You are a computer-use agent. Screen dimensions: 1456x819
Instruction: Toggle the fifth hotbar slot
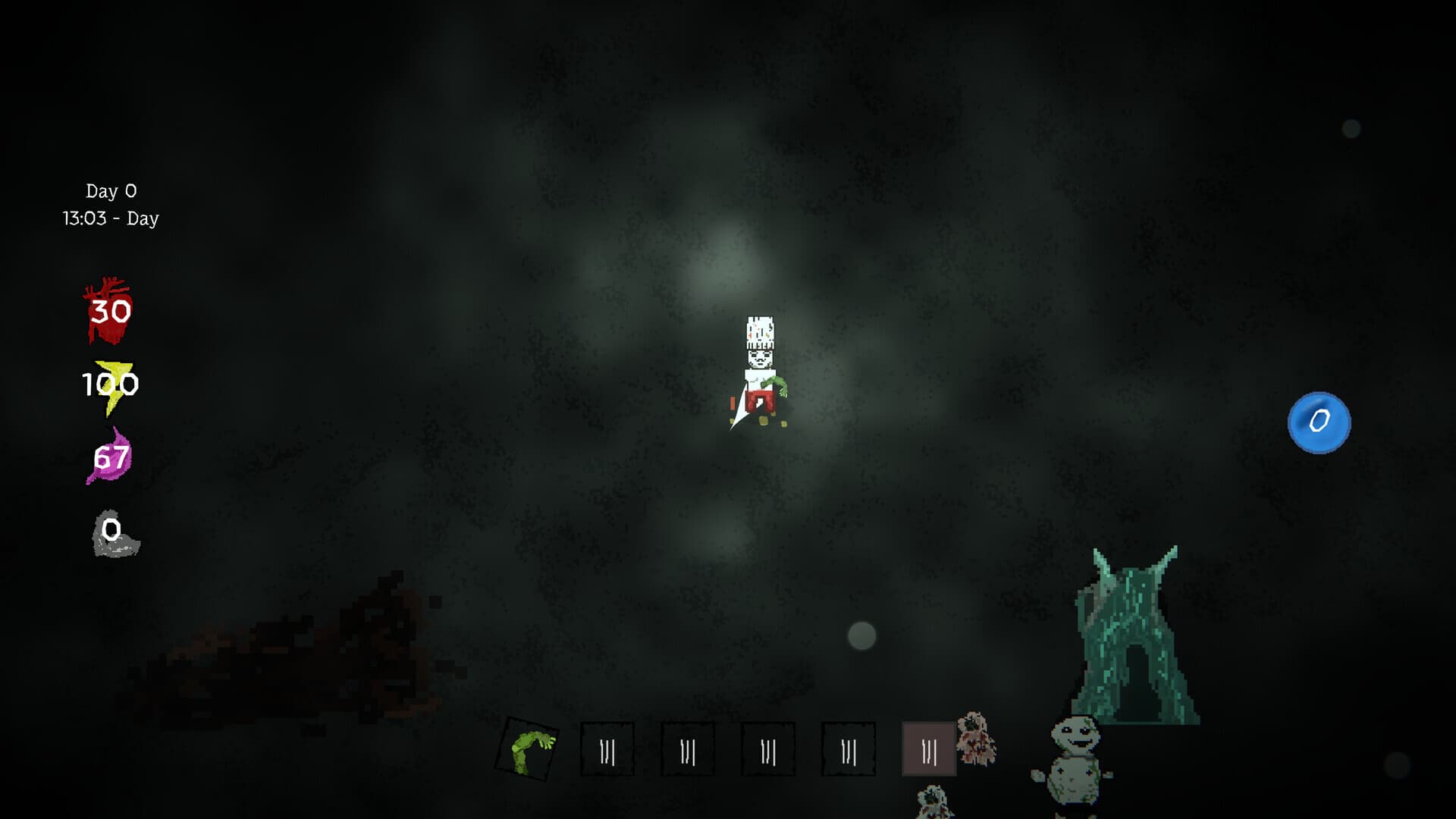click(x=847, y=749)
